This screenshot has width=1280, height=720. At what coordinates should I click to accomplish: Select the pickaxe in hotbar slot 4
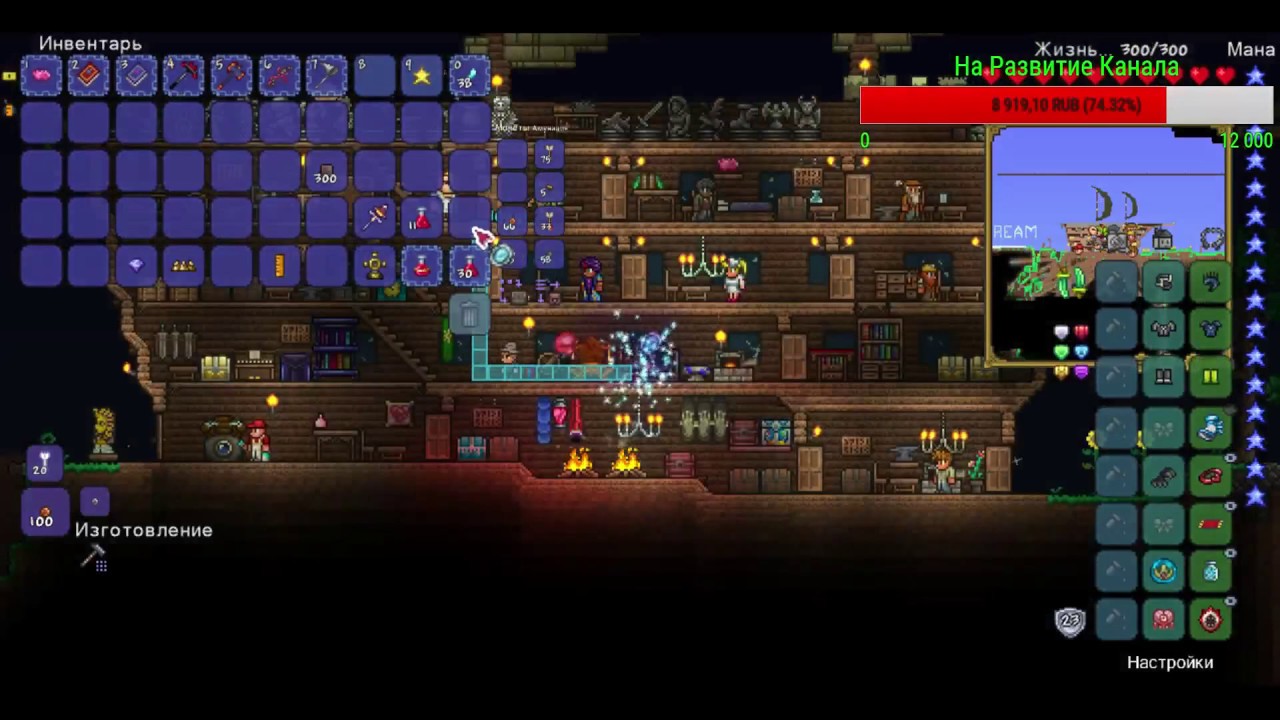[184, 75]
